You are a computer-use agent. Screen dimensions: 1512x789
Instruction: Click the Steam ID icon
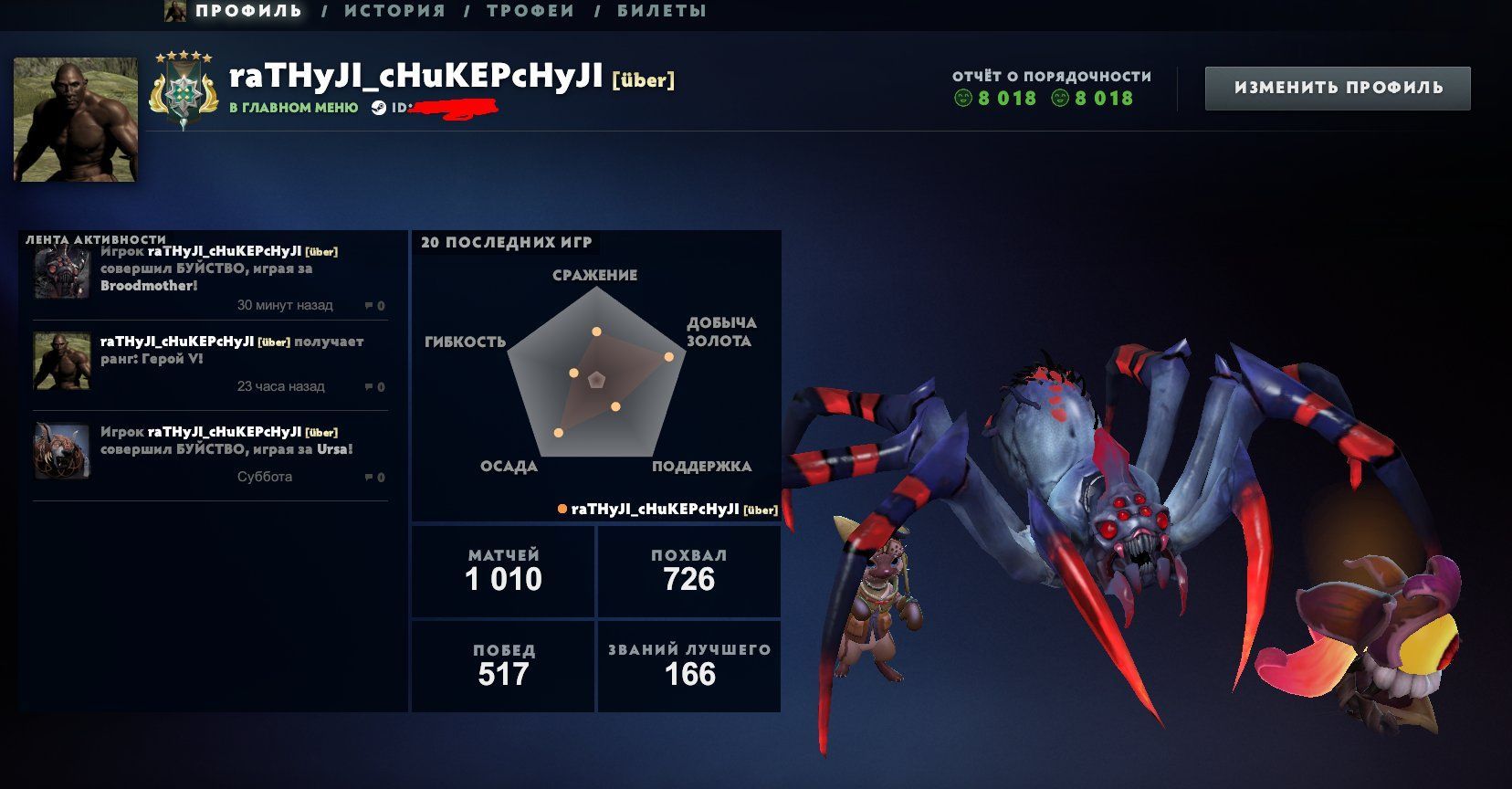(379, 108)
